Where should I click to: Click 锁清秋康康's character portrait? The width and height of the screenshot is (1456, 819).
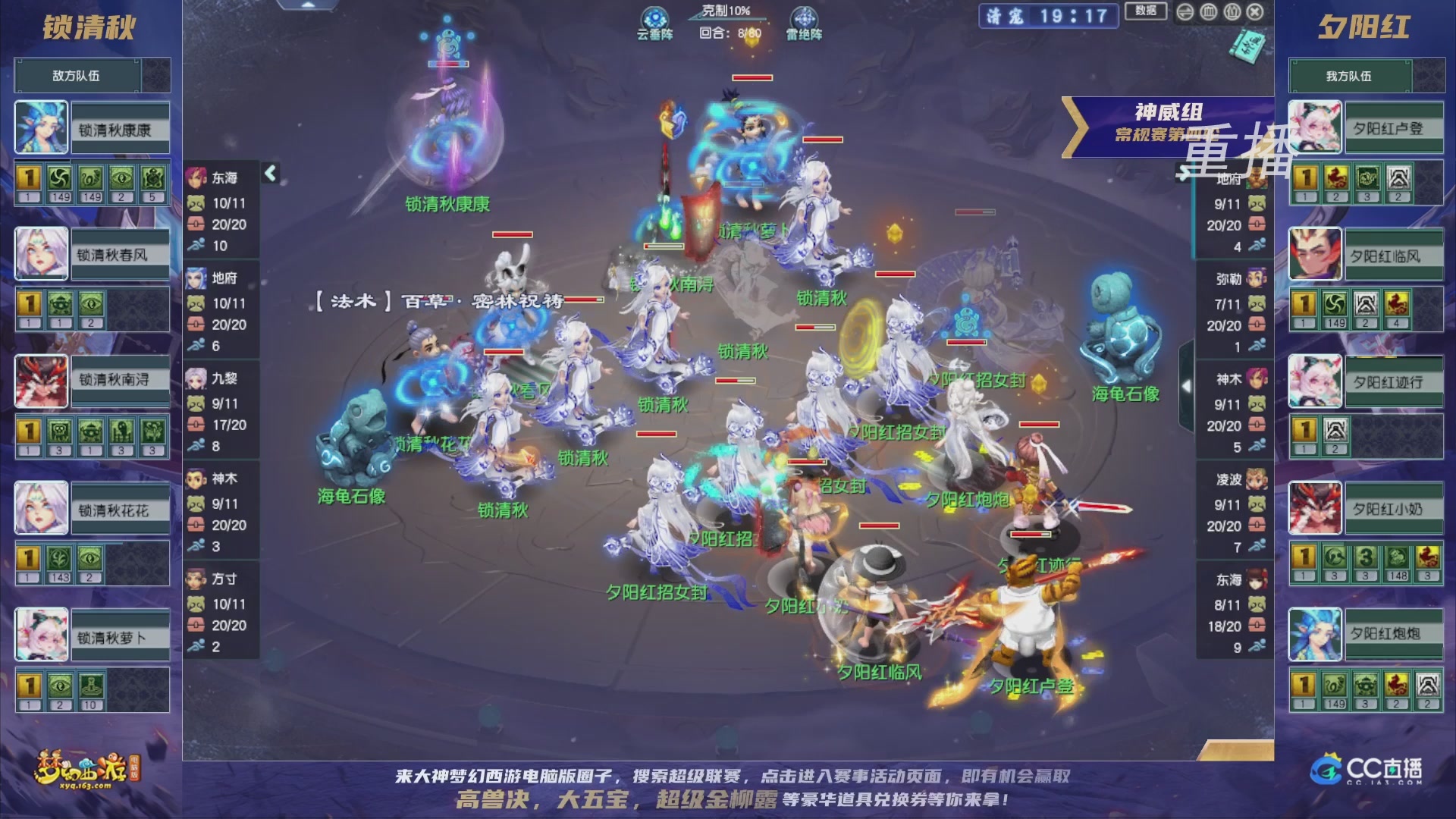tap(41, 127)
